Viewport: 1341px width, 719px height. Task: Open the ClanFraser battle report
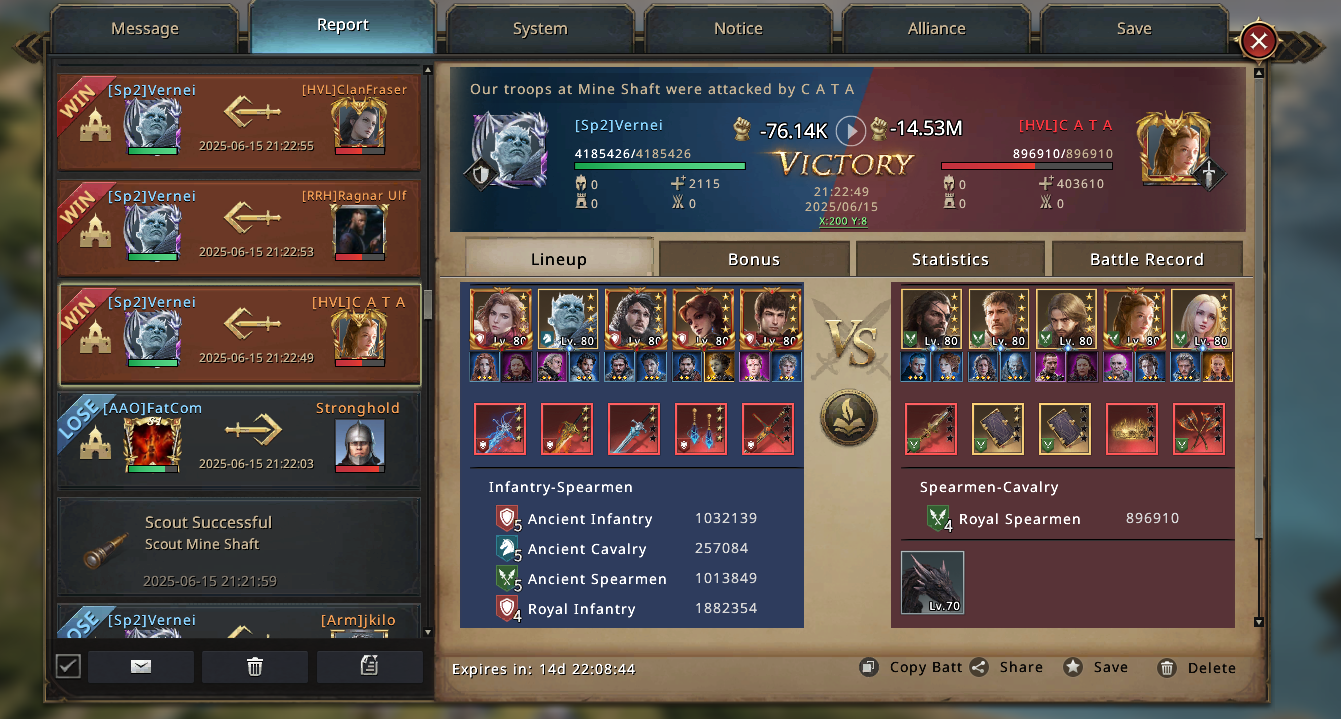pyautogui.click(x=239, y=121)
